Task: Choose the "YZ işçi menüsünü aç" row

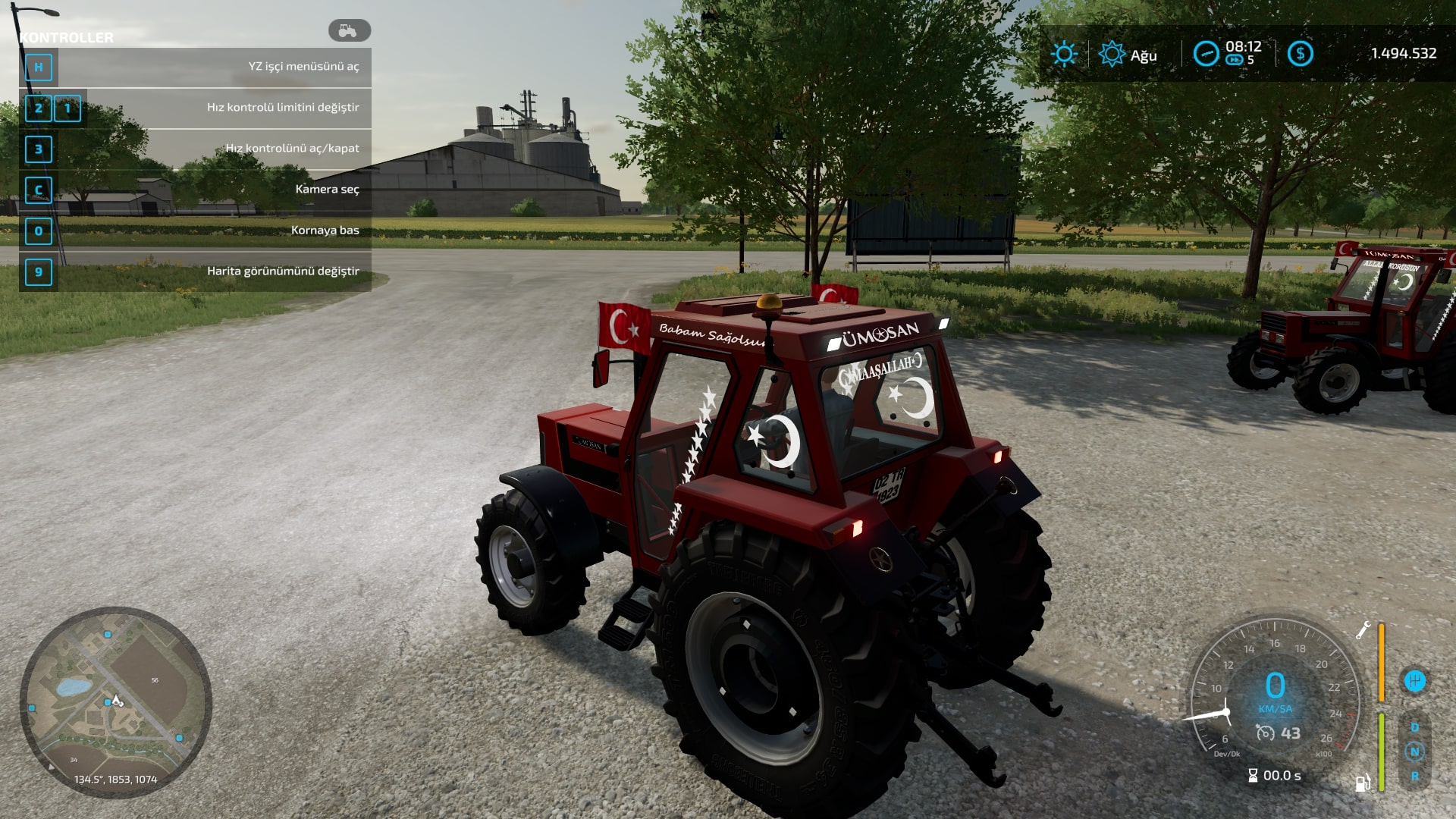Action: coord(196,67)
